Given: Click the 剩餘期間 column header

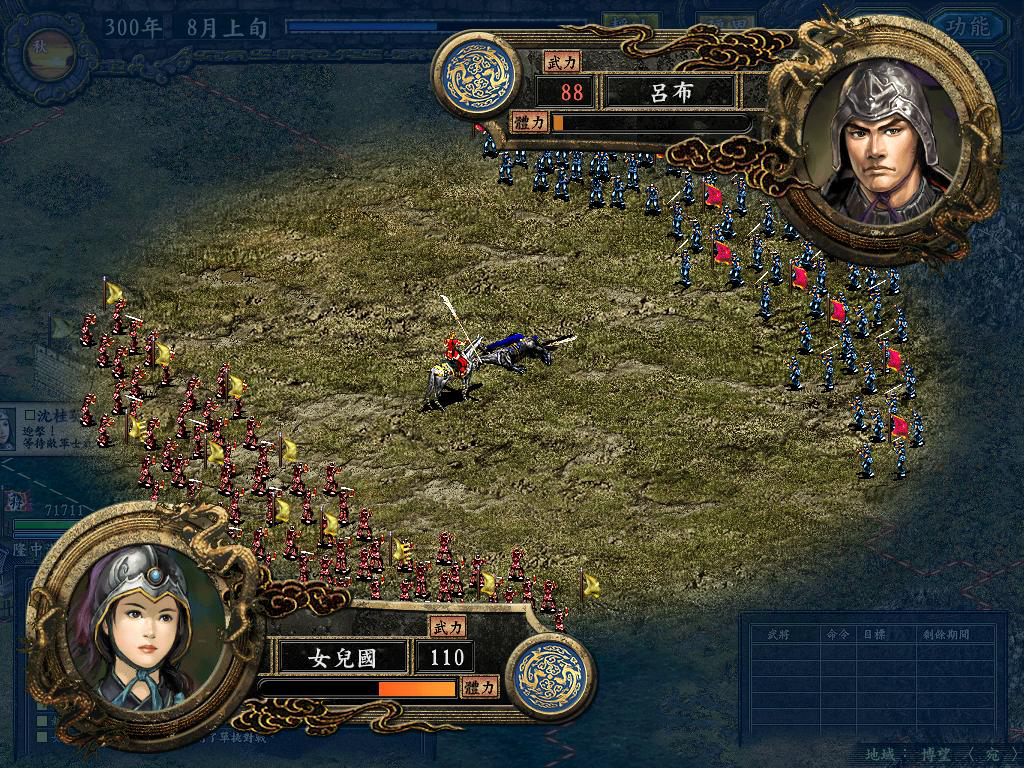Looking at the screenshot, I should [951, 634].
